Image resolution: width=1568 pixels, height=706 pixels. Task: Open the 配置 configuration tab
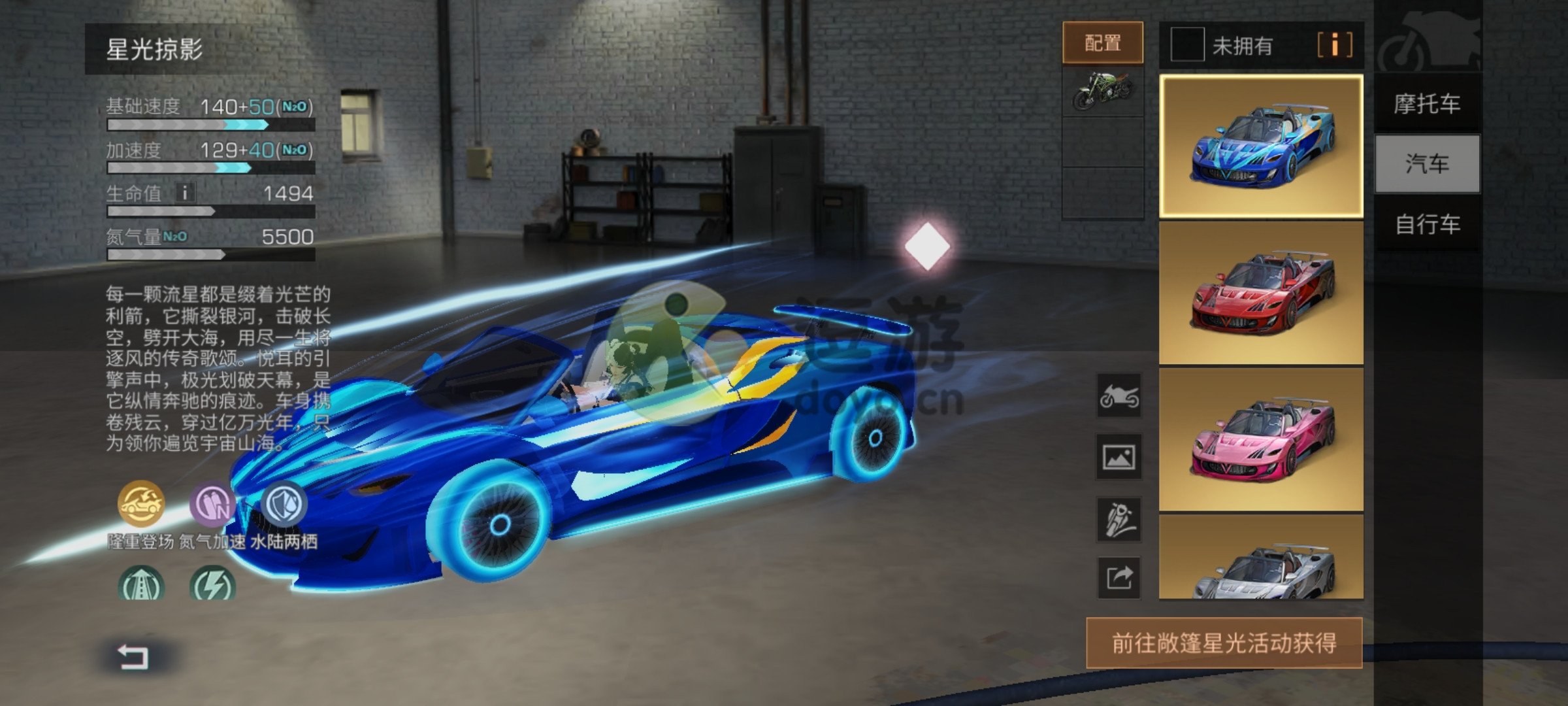(1103, 43)
